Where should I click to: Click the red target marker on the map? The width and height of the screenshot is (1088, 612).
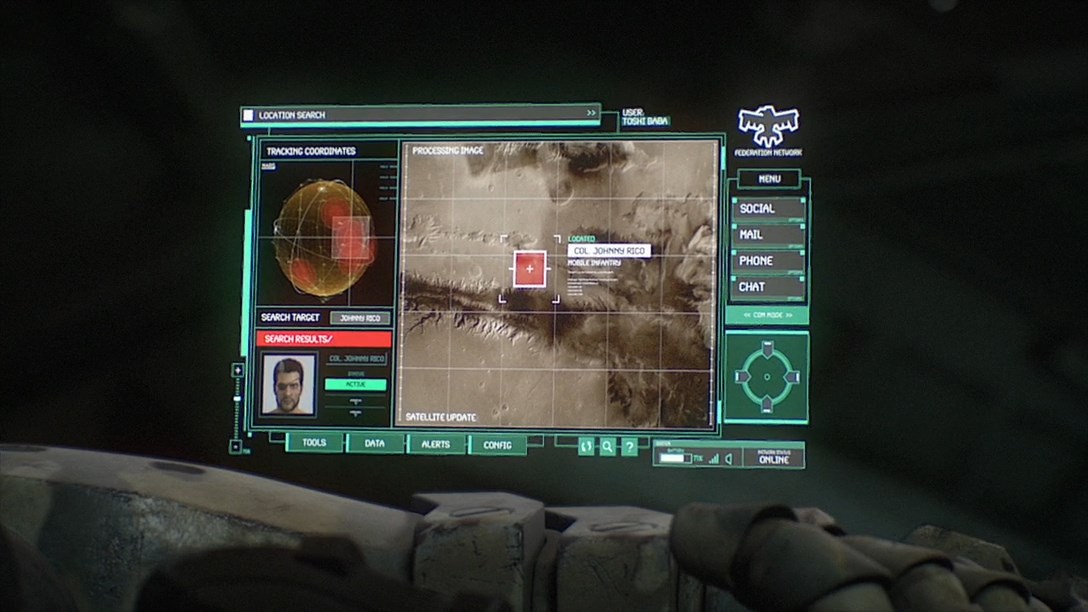tap(529, 269)
